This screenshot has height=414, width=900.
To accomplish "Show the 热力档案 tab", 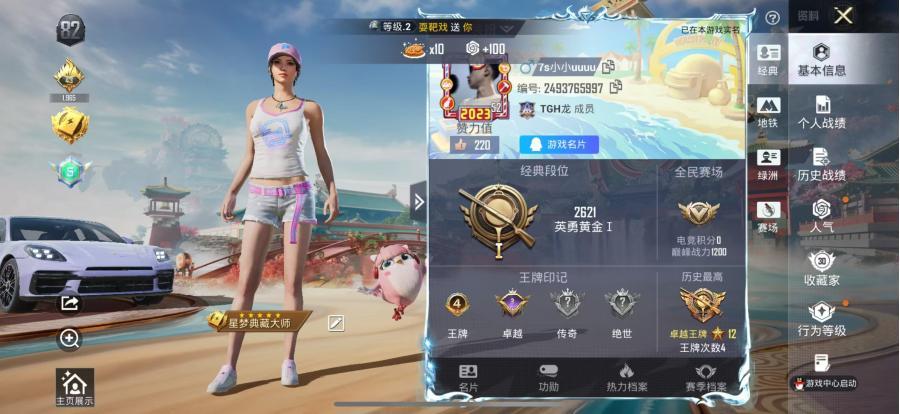I will click(x=627, y=377).
